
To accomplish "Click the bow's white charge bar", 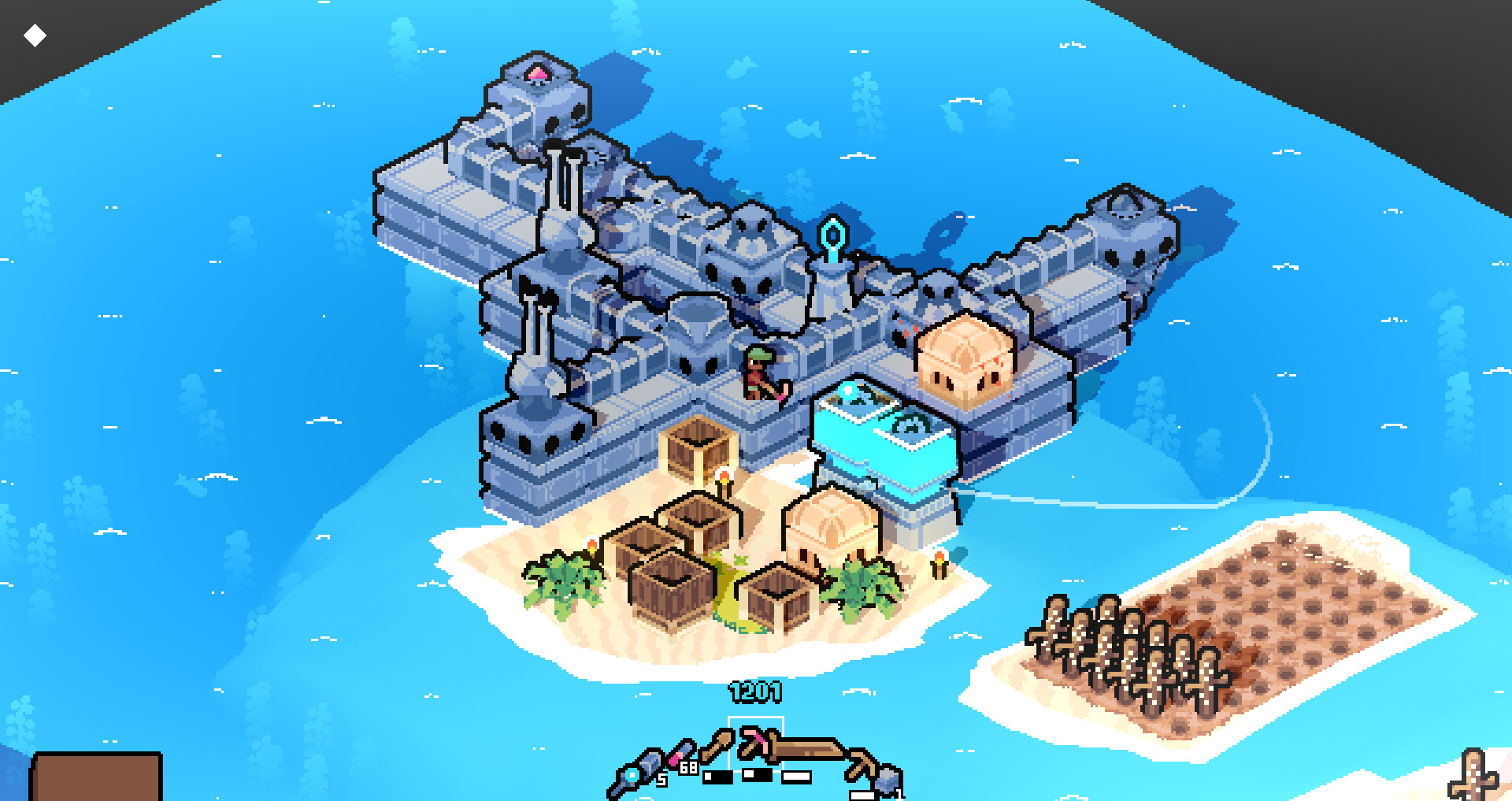I will pyautogui.click(x=795, y=777).
